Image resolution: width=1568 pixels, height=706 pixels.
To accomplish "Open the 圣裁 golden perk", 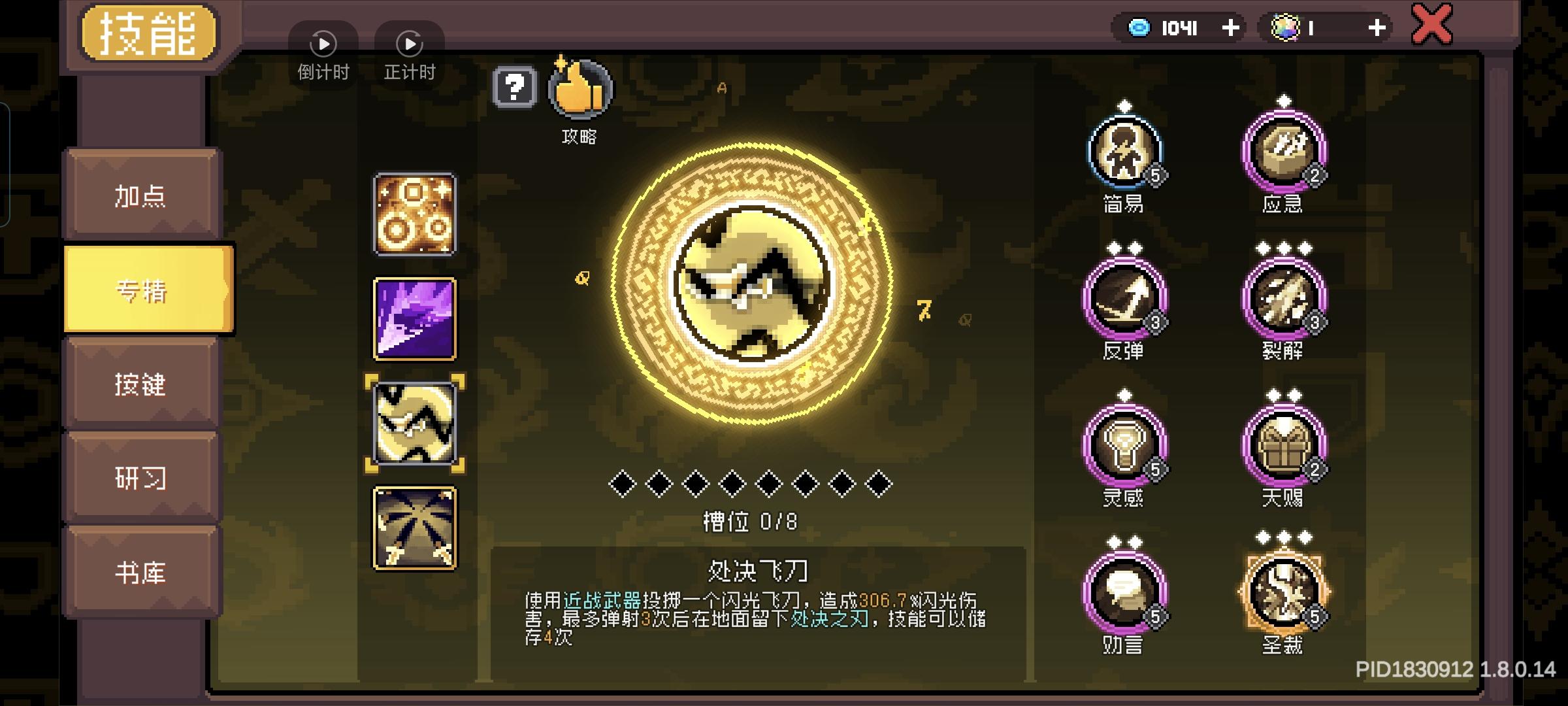I will [1283, 592].
